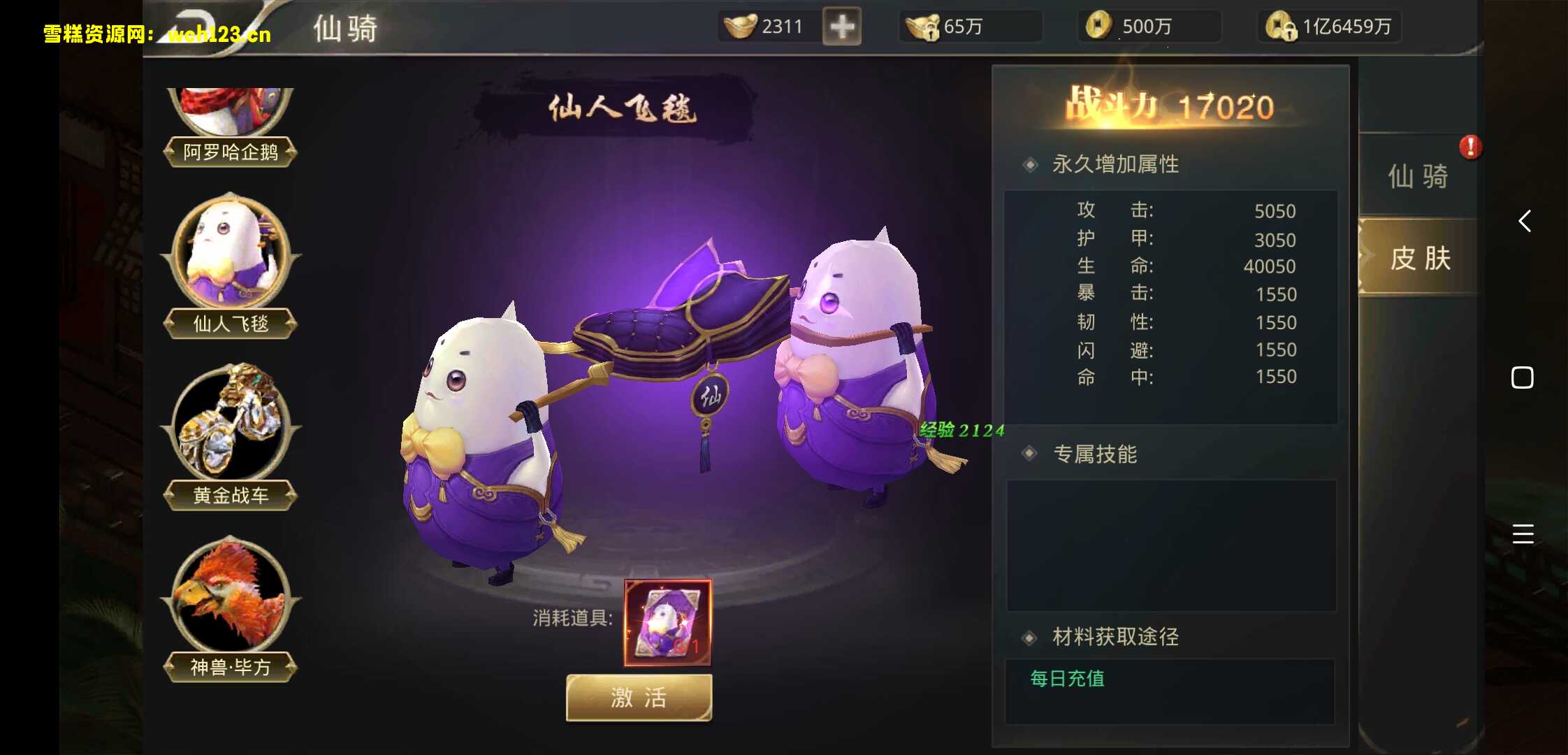The width and height of the screenshot is (1568, 755).
Task: Toggle the 专属技能 skill section marker
Action: pyautogui.click(x=1029, y=454)
